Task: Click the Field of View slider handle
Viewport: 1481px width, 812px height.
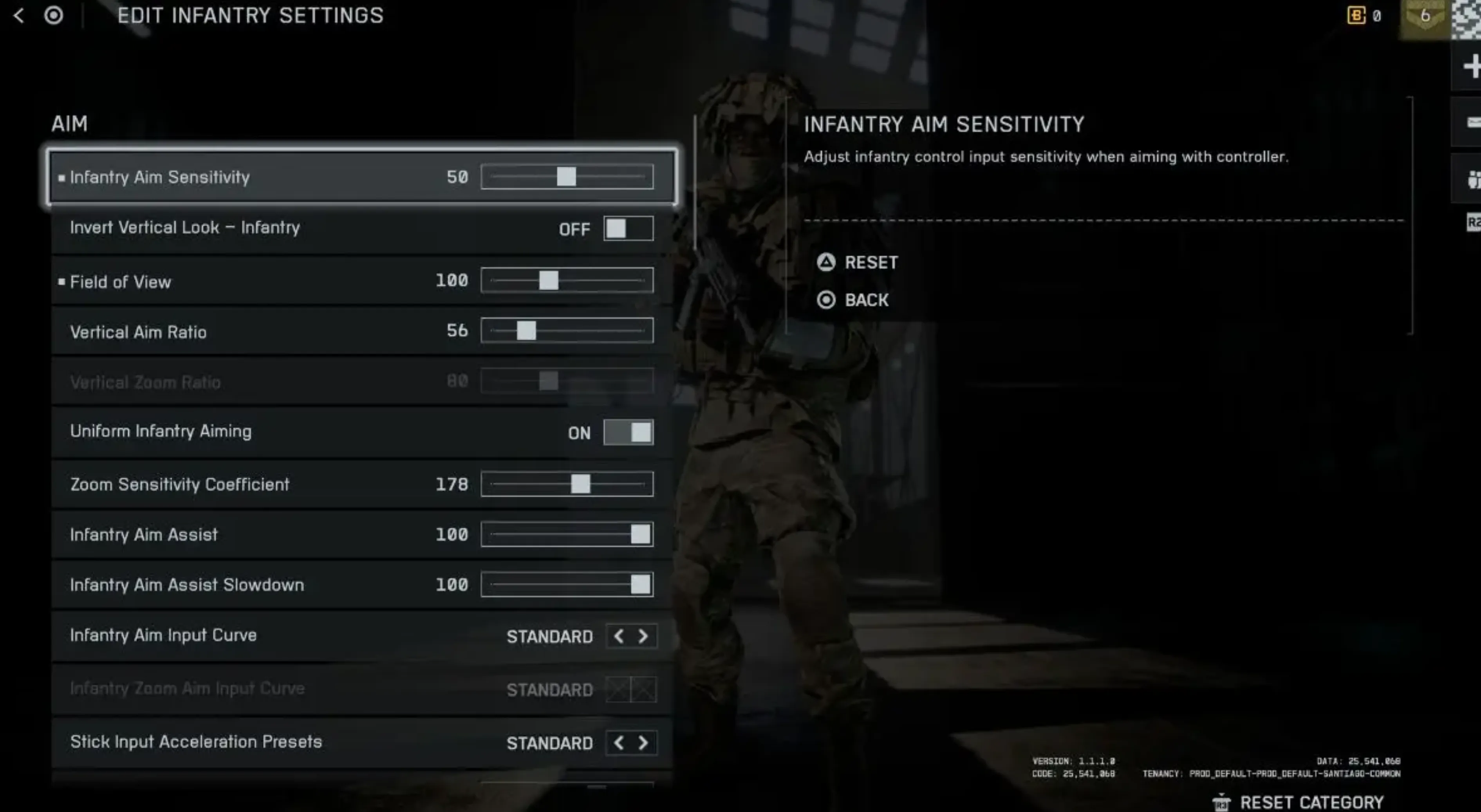Action: point(548,280)
